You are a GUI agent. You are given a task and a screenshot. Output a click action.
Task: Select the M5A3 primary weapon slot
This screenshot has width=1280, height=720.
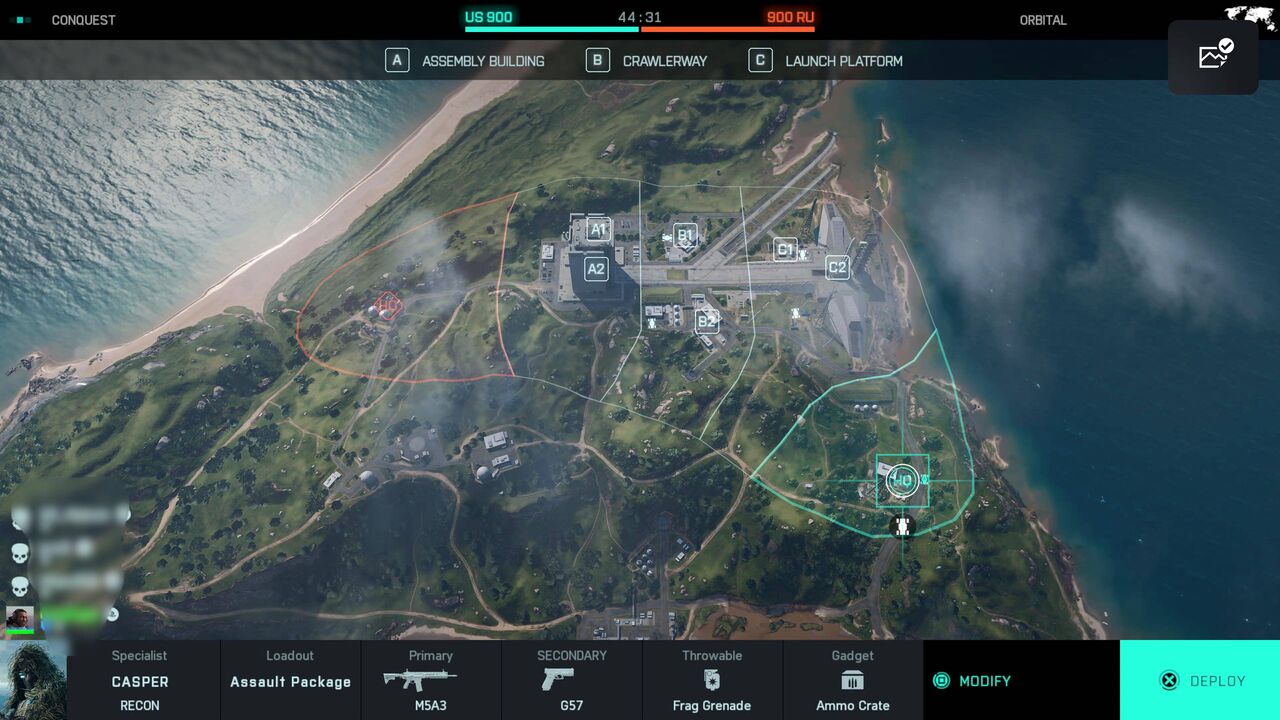tap(431, 681)
